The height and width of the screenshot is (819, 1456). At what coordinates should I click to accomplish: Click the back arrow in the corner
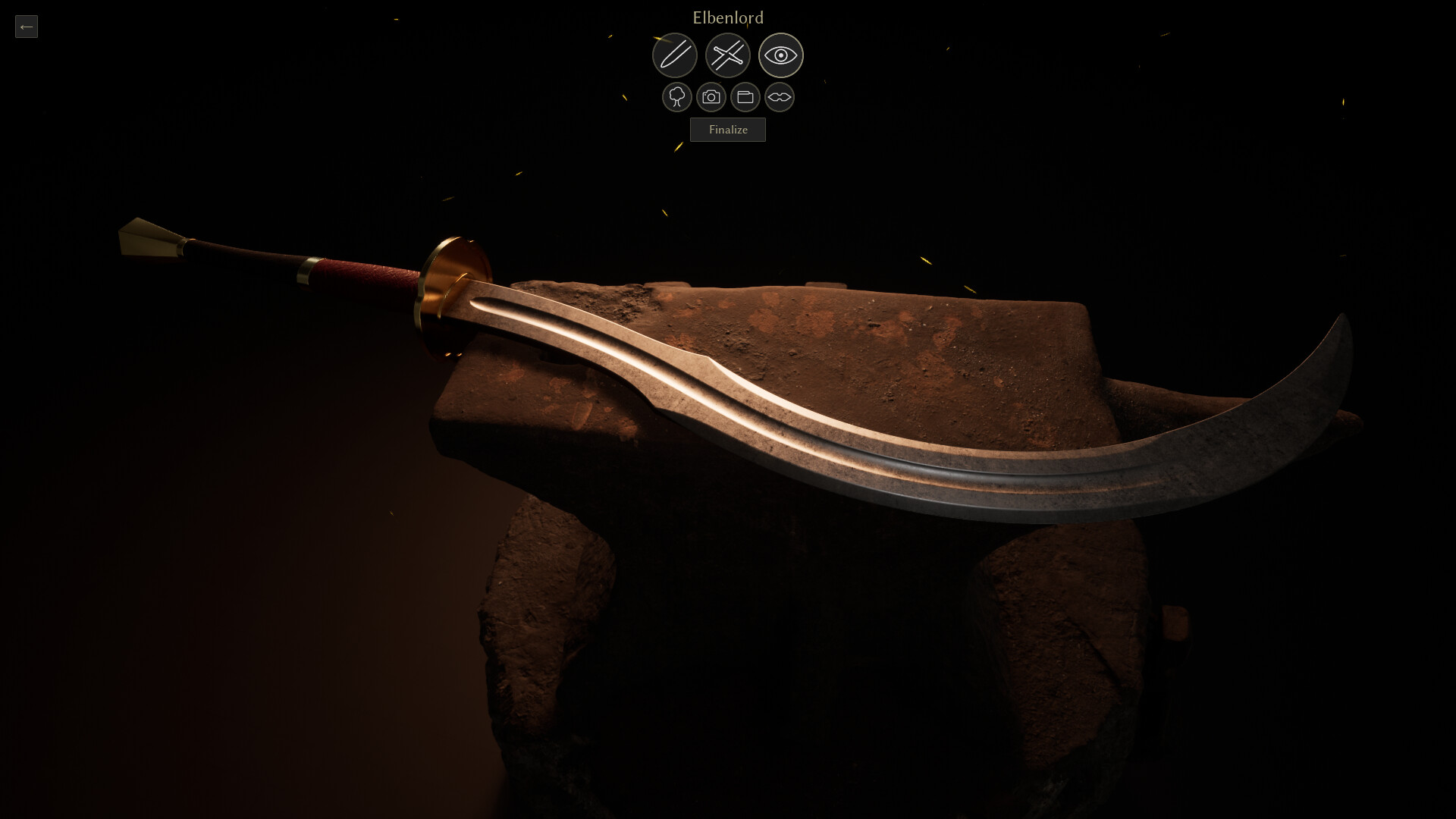[x=27, y=27]
